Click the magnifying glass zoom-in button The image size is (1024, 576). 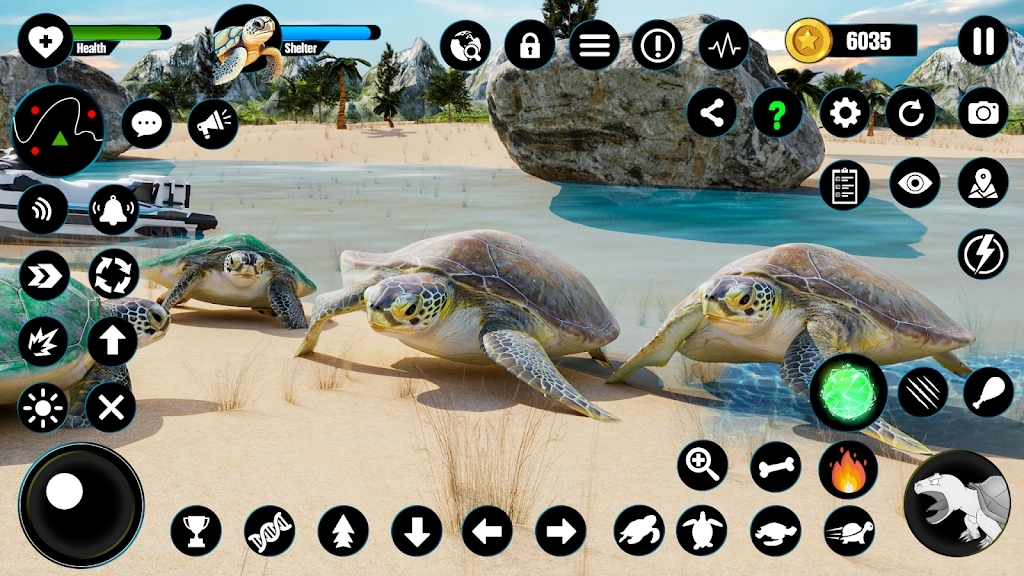tap(702, 465)
